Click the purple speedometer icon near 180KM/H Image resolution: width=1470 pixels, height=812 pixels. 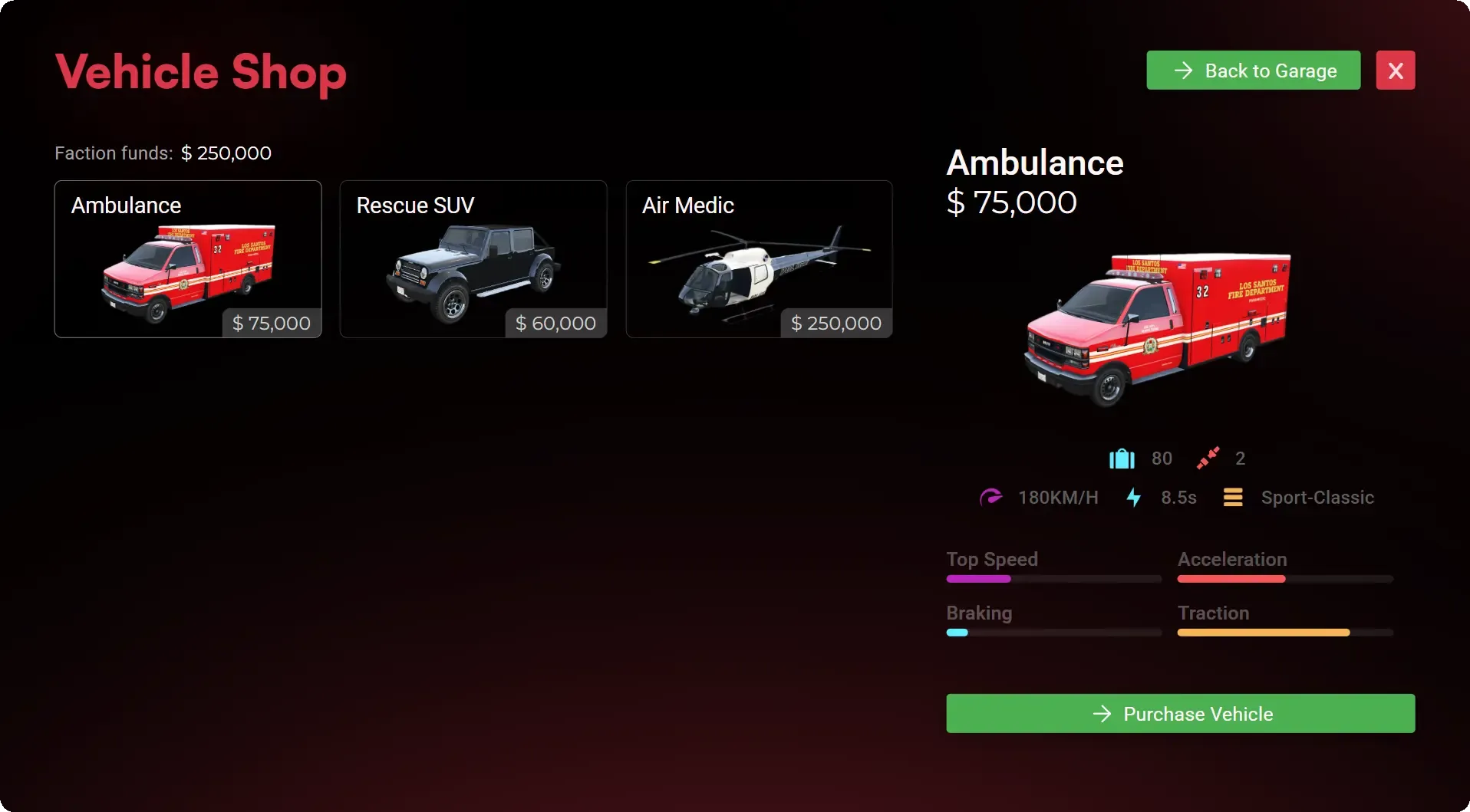992,497
